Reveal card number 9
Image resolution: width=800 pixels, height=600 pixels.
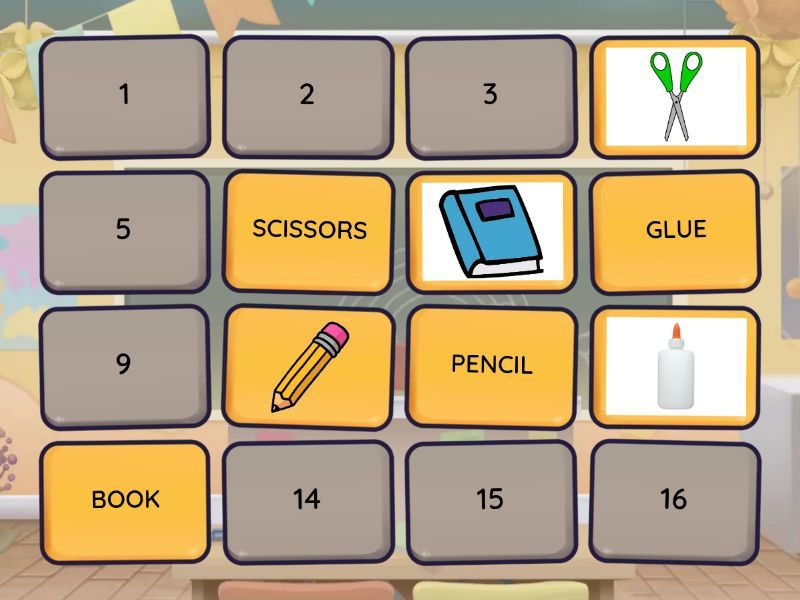[124, 364]
